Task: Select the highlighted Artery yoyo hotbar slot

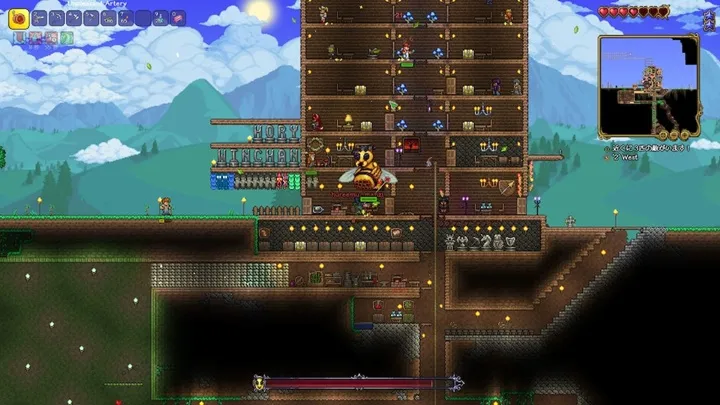Action: click(17, 17)
